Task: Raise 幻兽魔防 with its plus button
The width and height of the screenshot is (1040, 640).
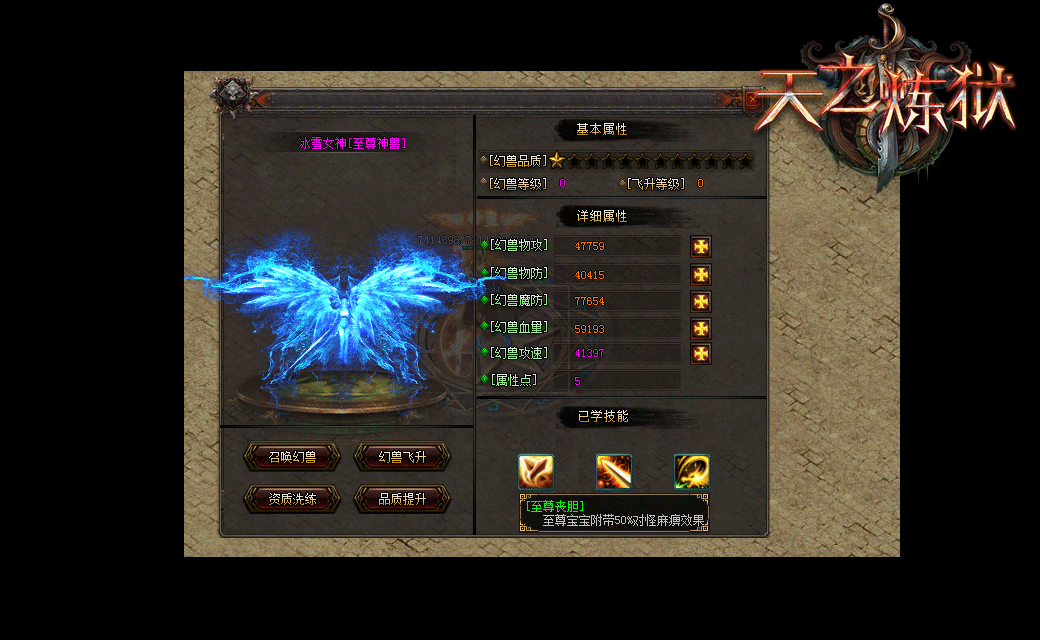Action: 701,301
